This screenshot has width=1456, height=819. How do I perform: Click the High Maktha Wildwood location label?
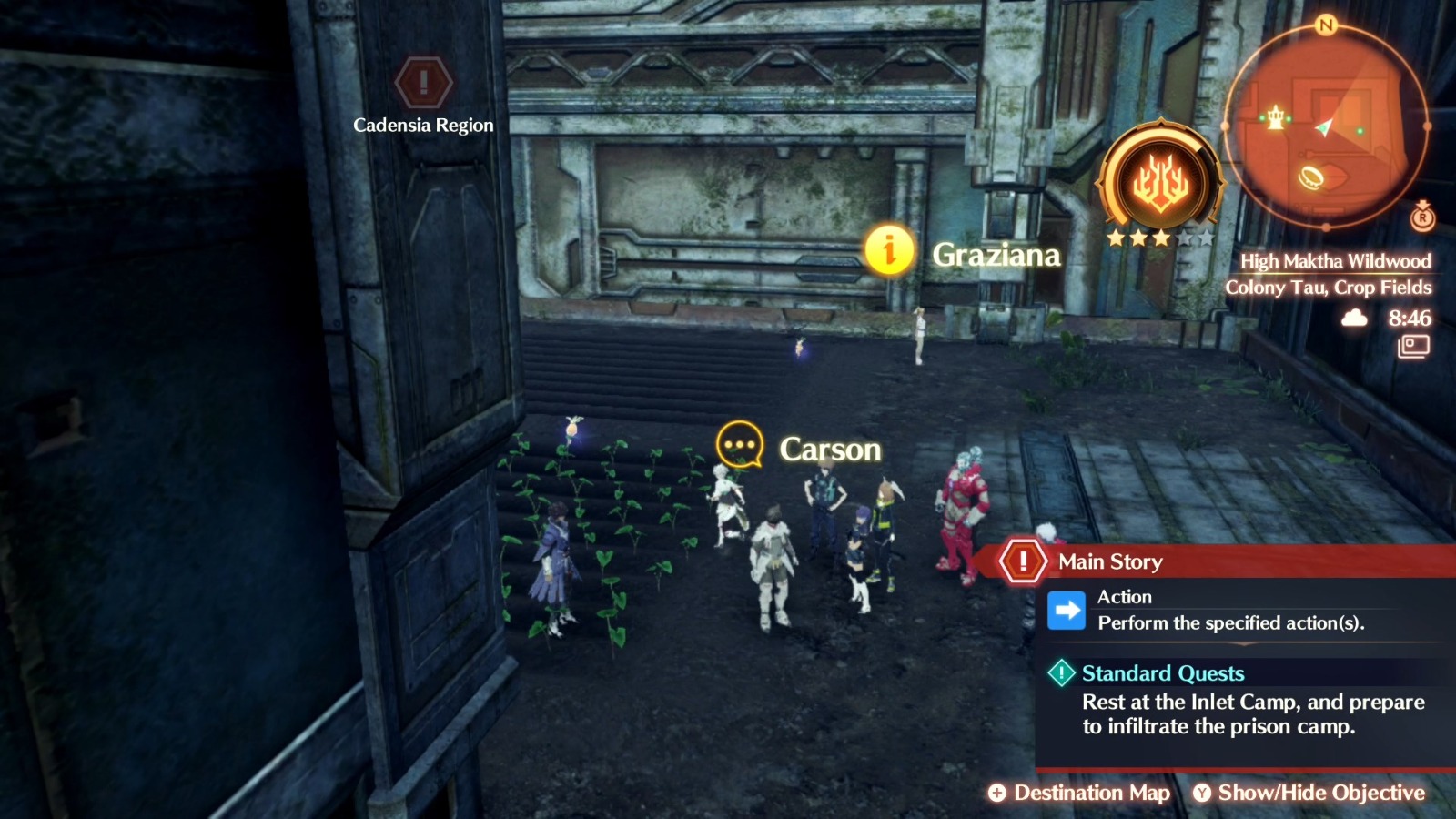1337,260
